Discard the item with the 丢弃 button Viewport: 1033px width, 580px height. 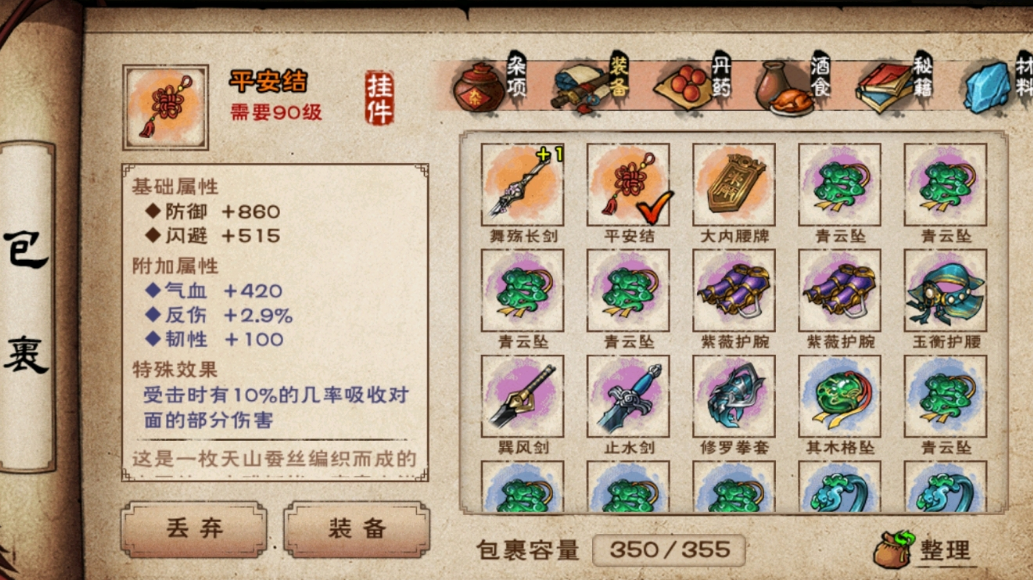pyautogui.click(x=194, y=529)
